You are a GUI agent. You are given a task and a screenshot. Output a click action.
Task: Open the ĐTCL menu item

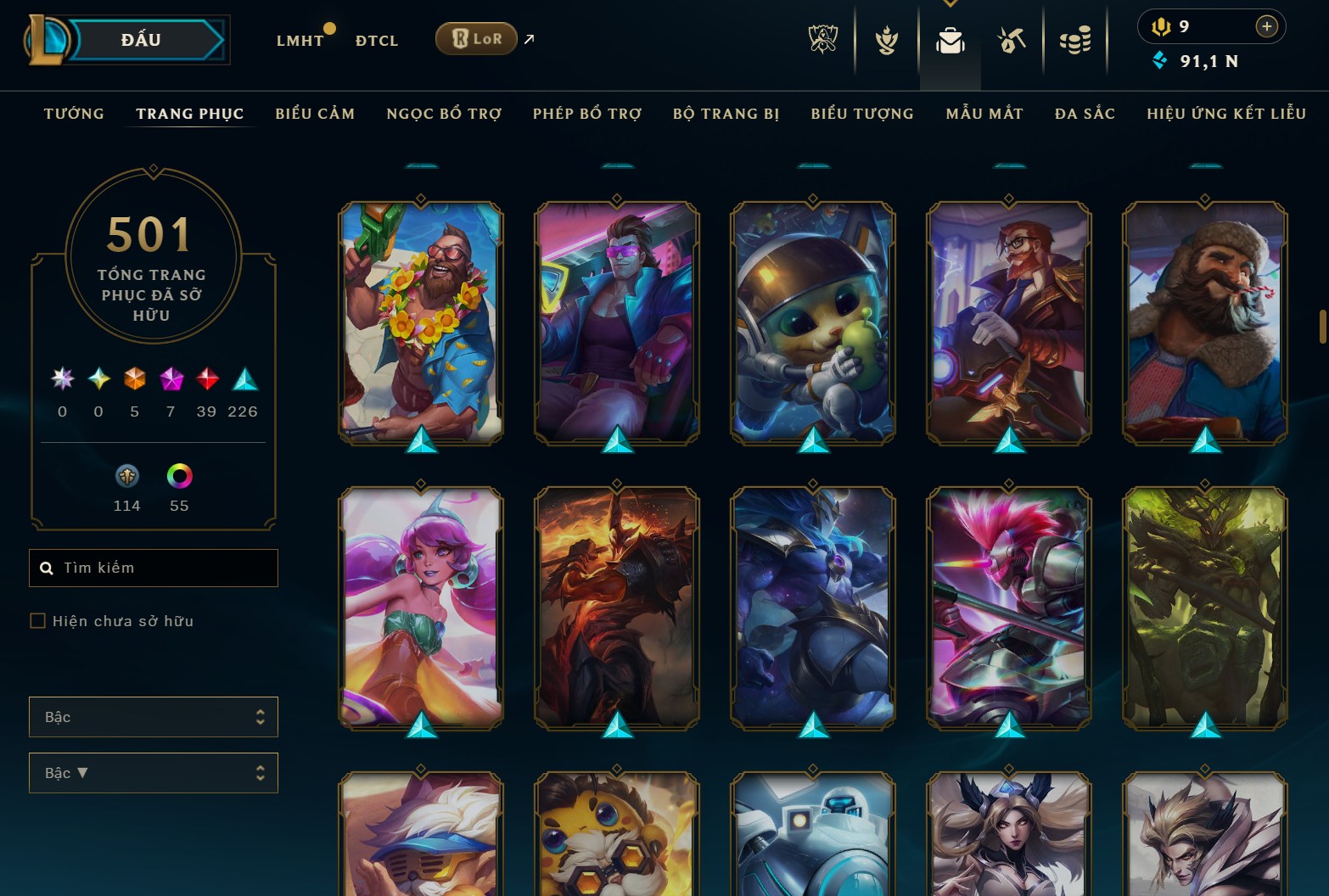coord(377,39)
